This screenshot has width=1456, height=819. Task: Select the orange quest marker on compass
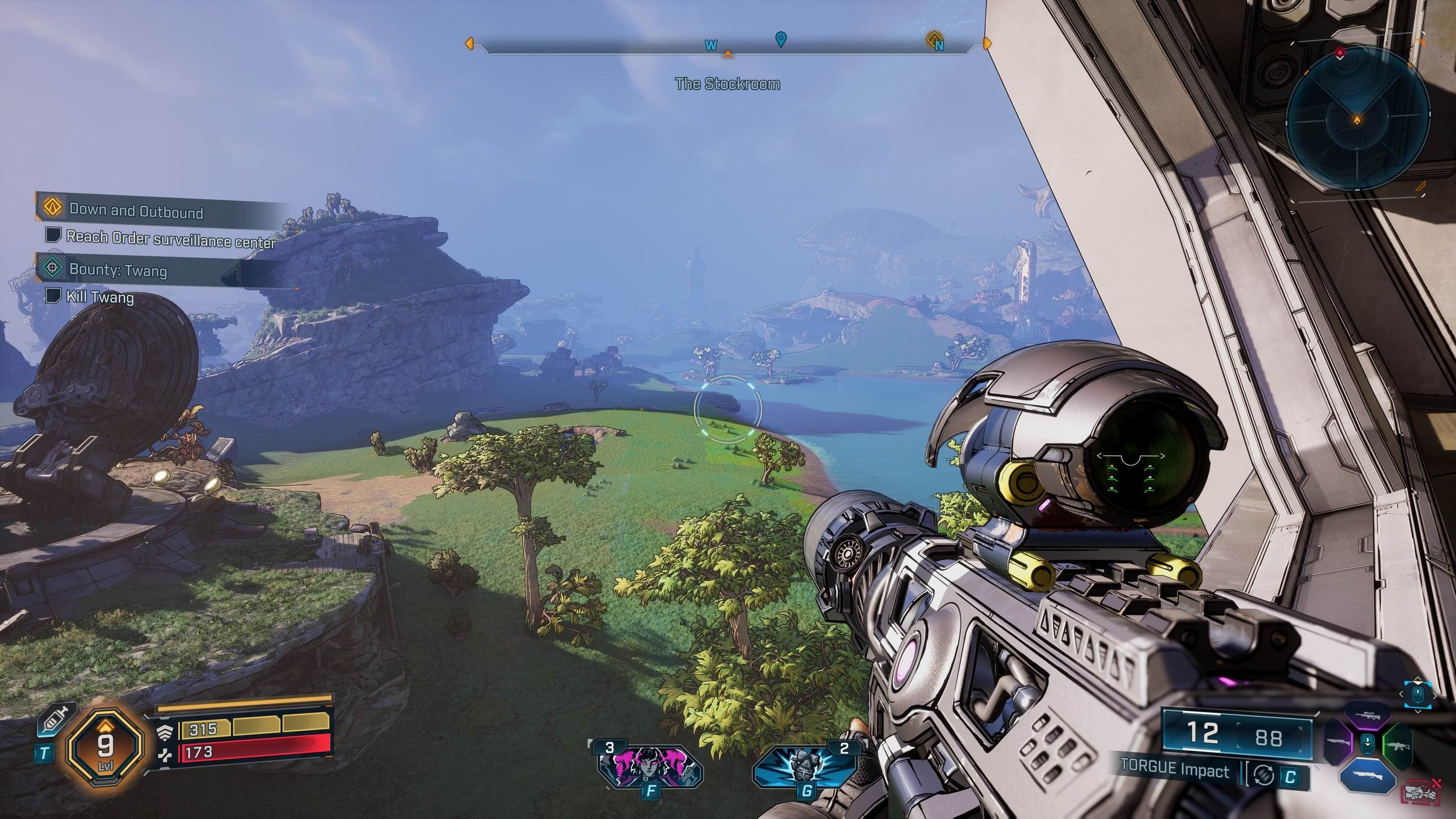coord(933,40)
